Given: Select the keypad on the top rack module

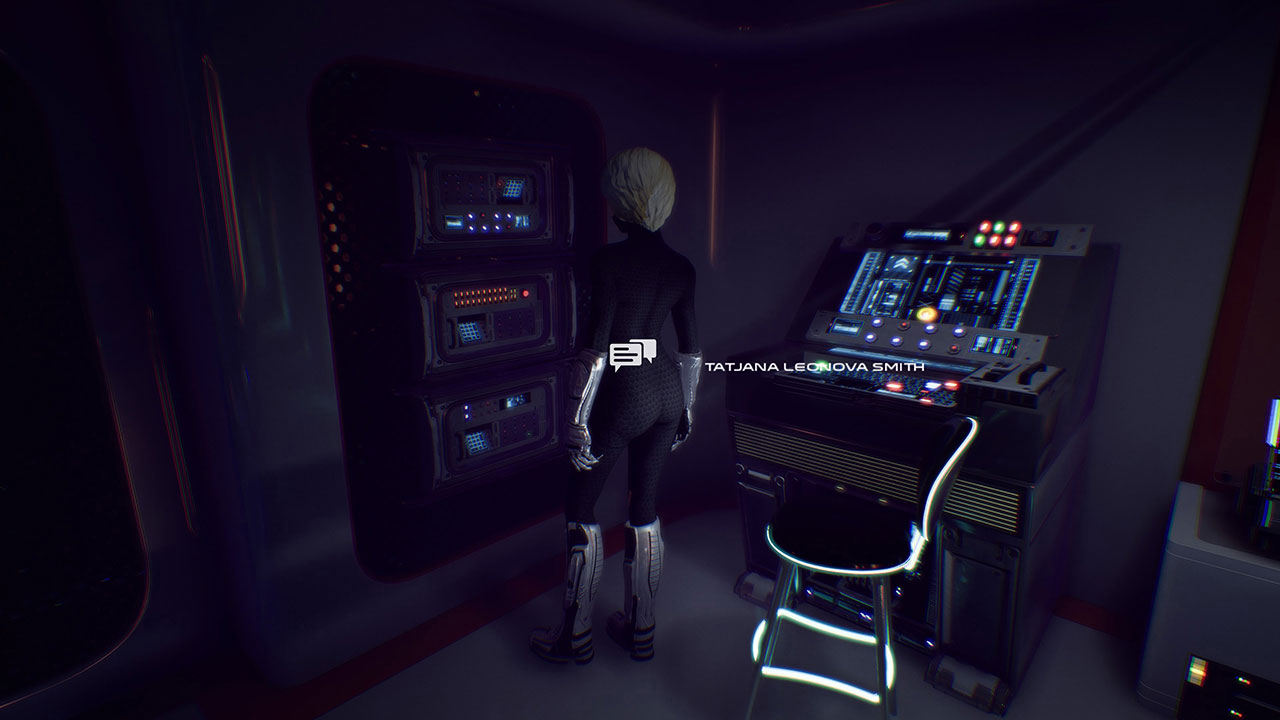Looking at the screenshot, I should (514, 189).
